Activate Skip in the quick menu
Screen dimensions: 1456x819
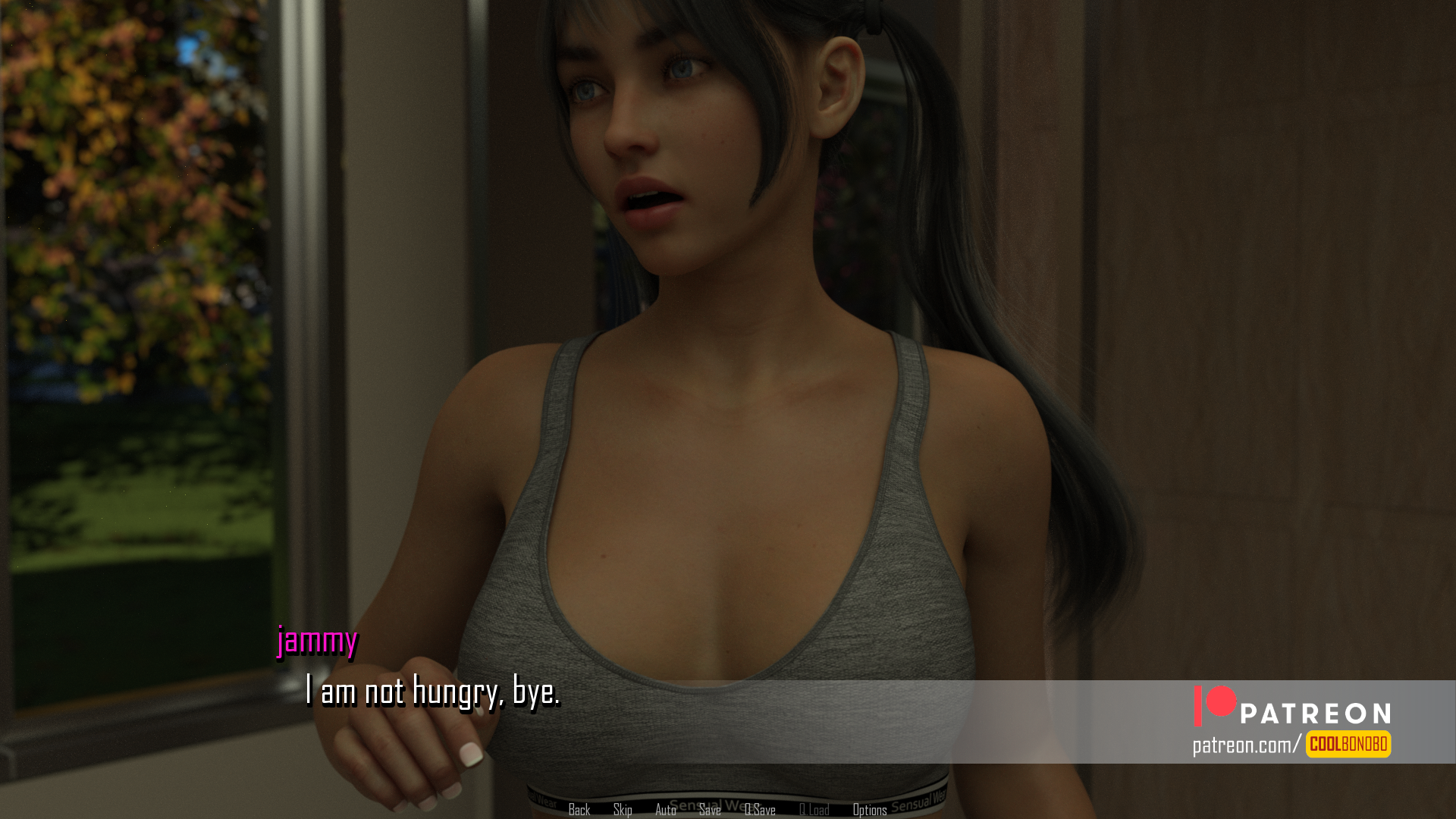pyautogui.click(x=623, y=810)
